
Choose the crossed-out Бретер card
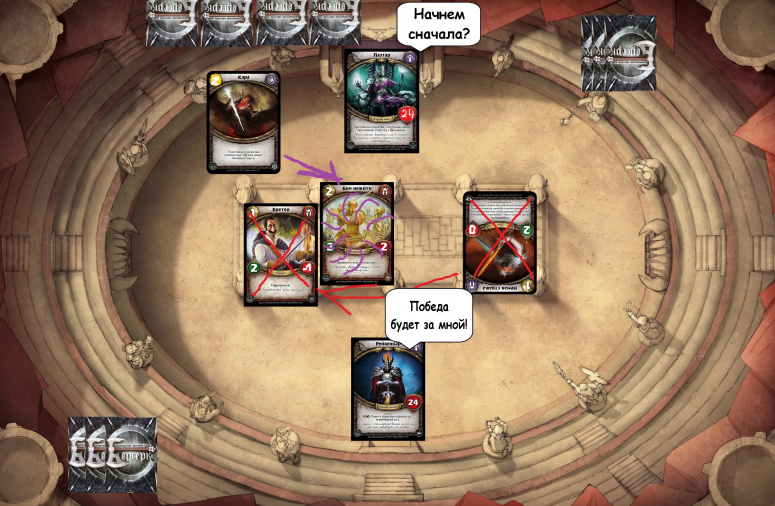click(x=281, y=254)
